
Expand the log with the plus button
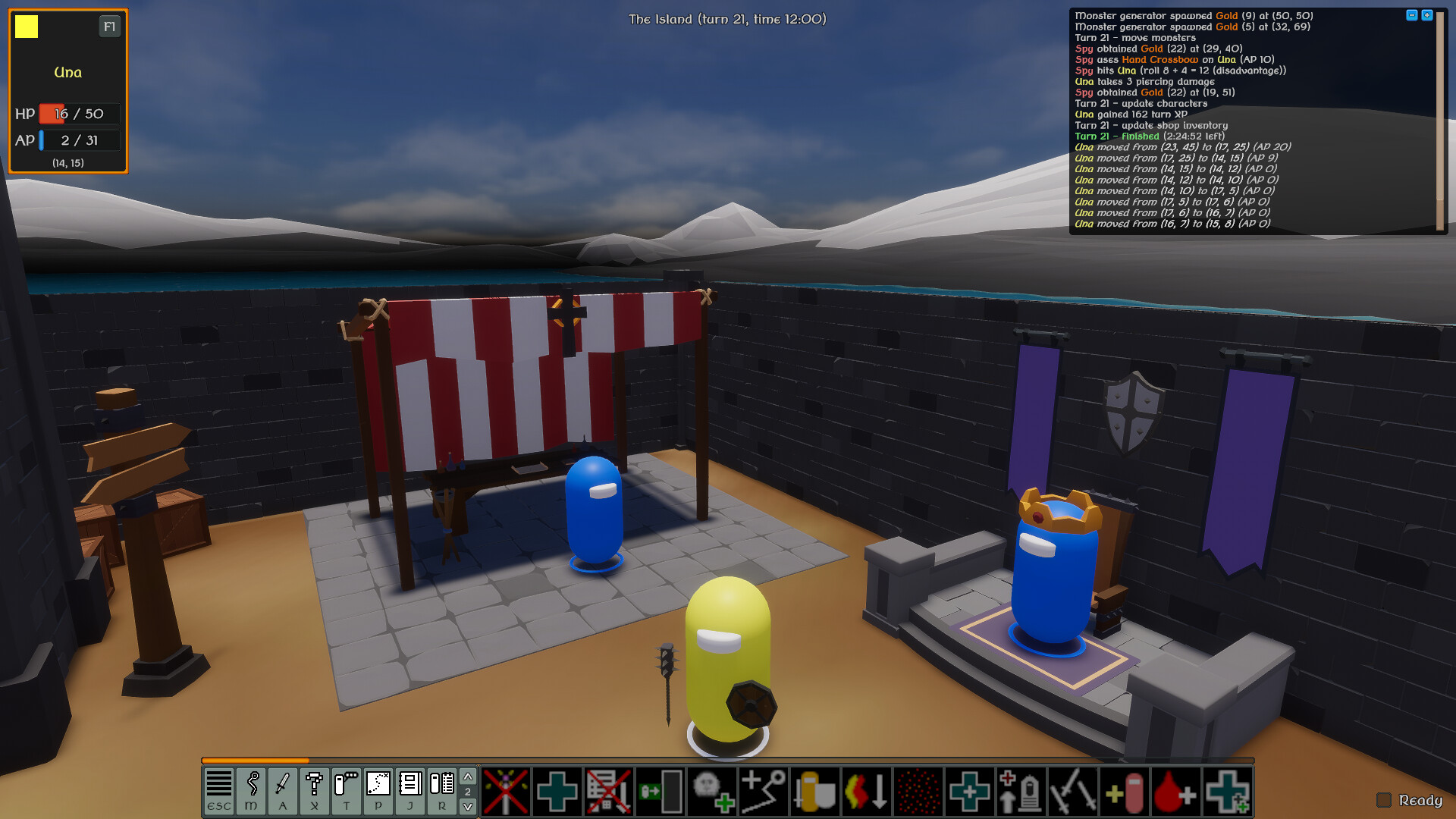1426,13
